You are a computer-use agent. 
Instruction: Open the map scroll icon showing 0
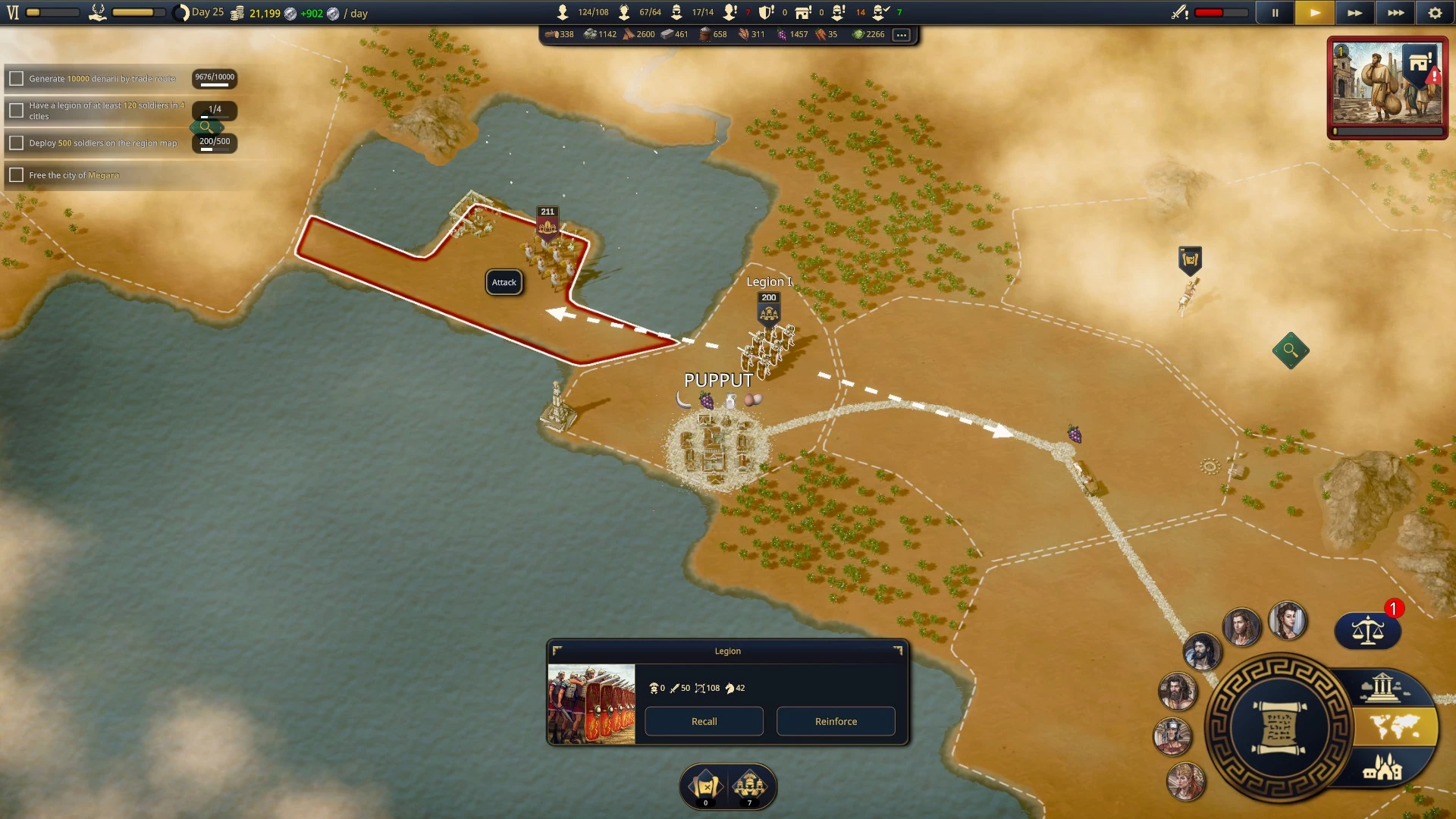coord(705,786)
